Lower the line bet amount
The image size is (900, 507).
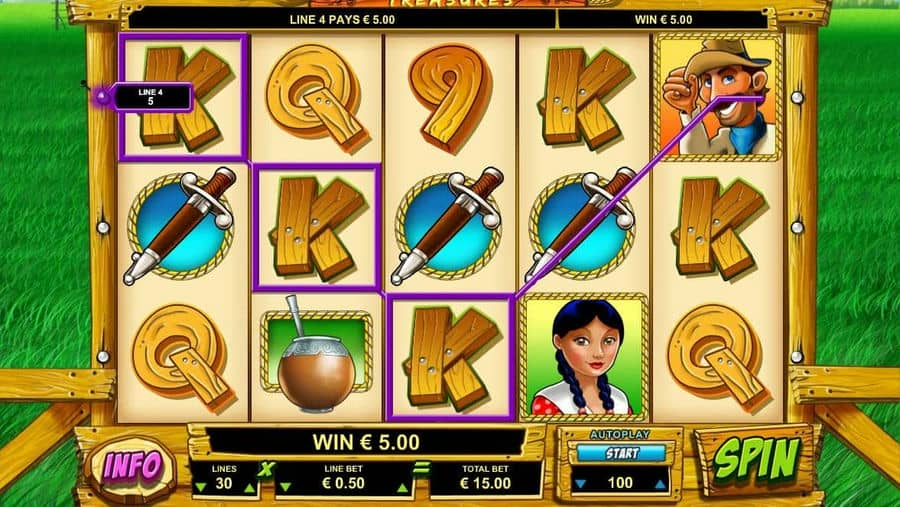click(x=283, y=487)
